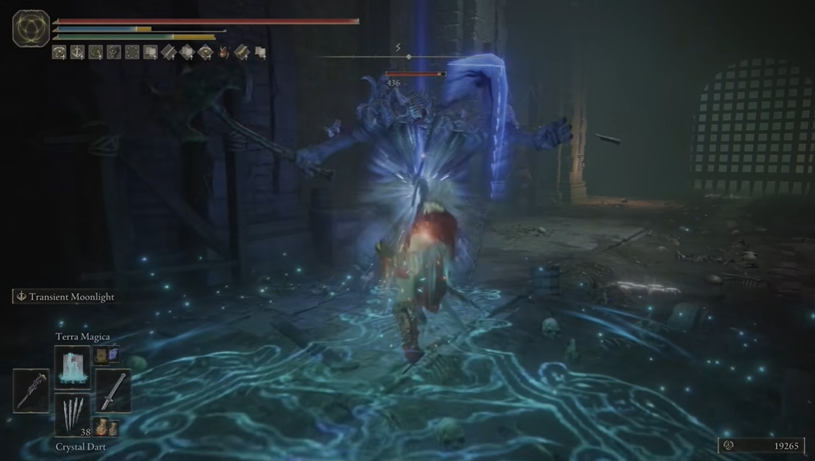The height and width of the screenshot is (461, 815).
Task: Click the runes counter icon
Action: point(727,445)
